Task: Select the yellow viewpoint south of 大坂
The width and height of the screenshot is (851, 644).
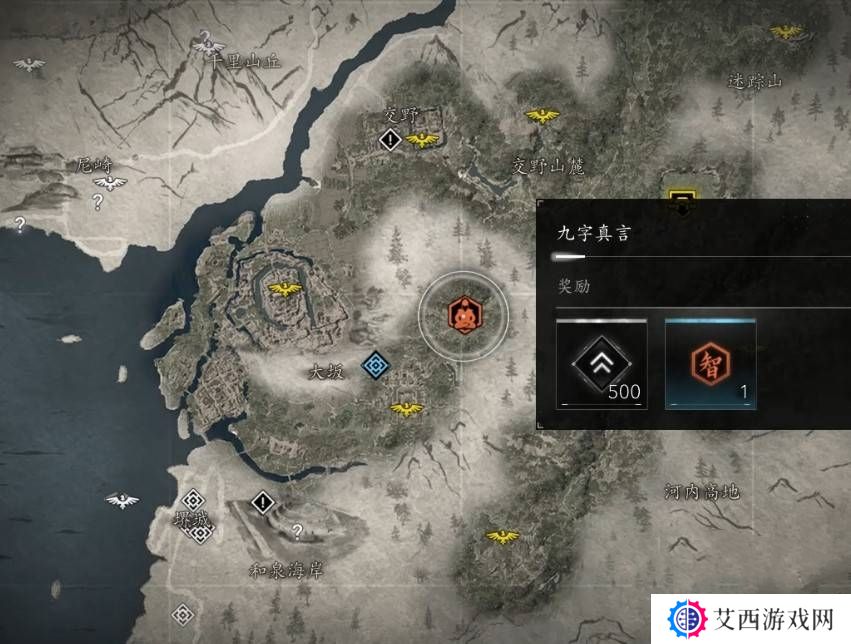Action: [405, 408]
